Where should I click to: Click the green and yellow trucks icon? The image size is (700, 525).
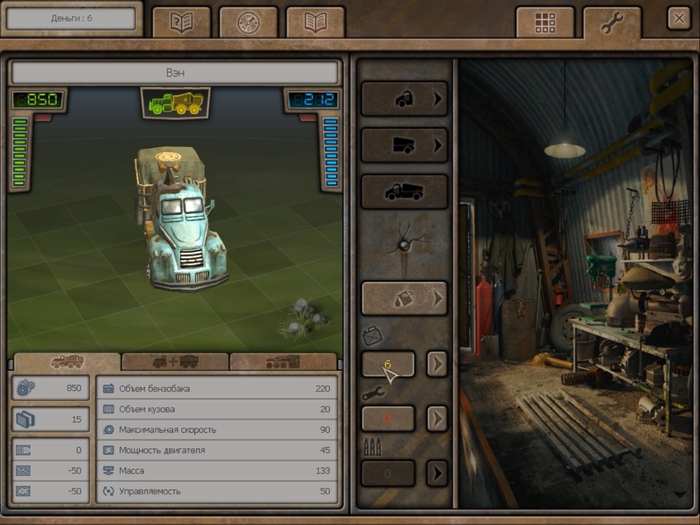(175, 102)
